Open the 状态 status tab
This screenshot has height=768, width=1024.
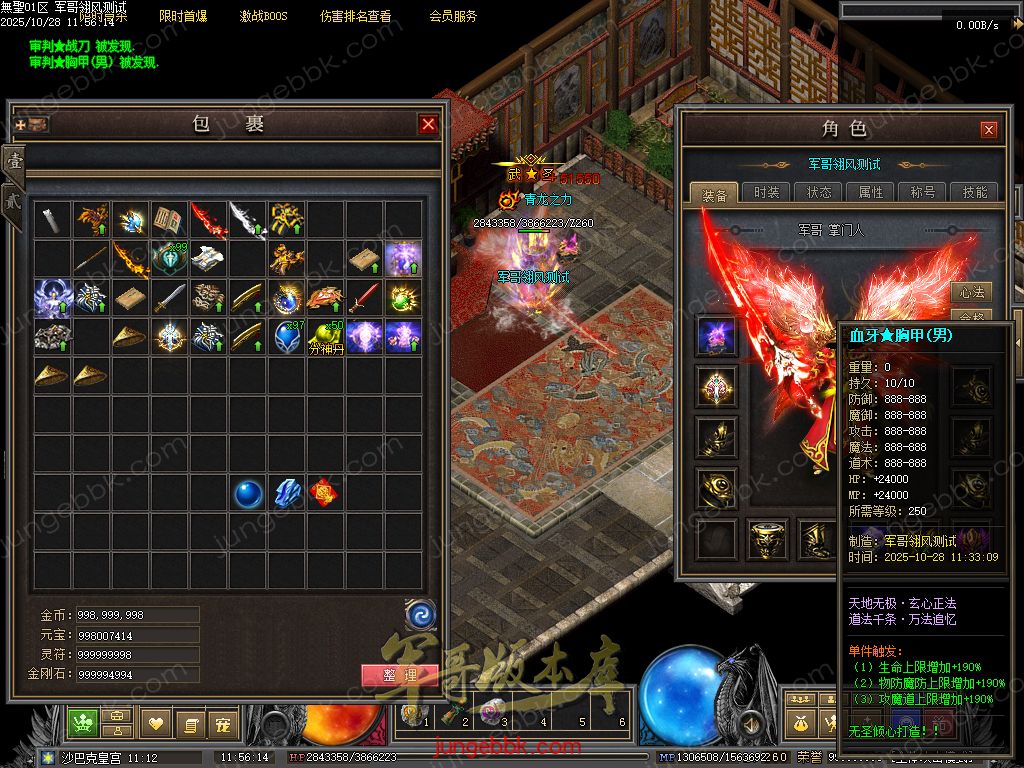(x=818, y=192)
